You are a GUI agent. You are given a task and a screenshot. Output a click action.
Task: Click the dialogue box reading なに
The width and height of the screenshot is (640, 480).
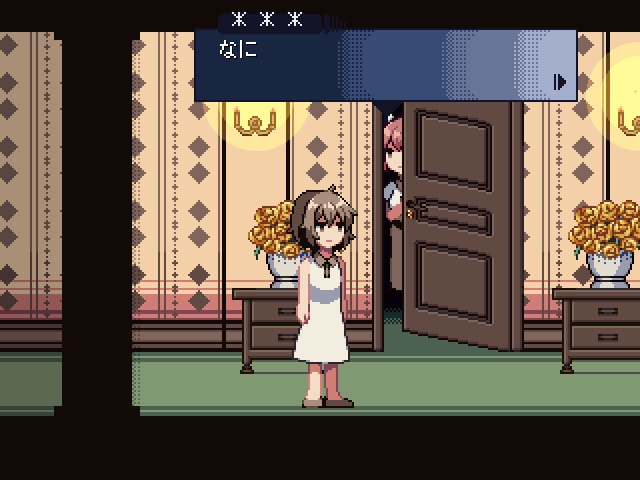[x=385, y=65]
